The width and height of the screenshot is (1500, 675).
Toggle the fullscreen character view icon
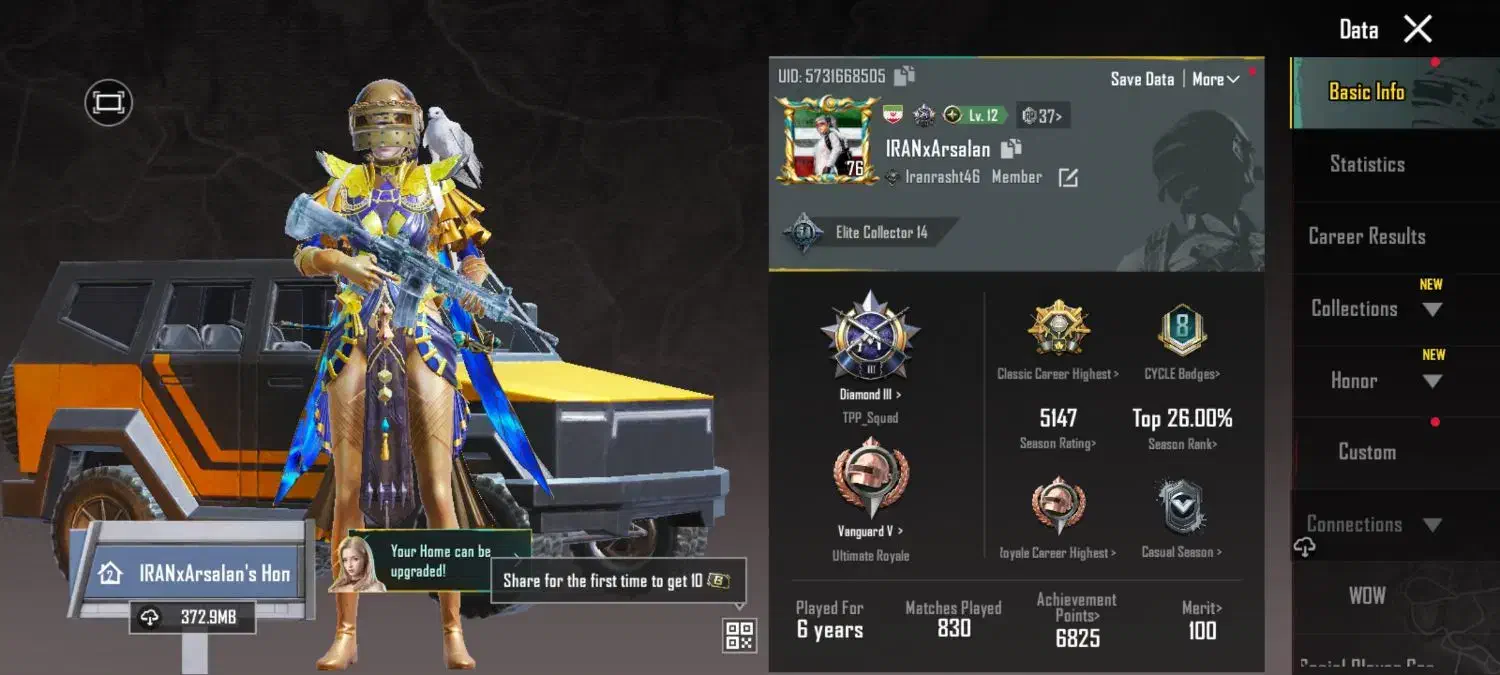(x=109, y=102)
